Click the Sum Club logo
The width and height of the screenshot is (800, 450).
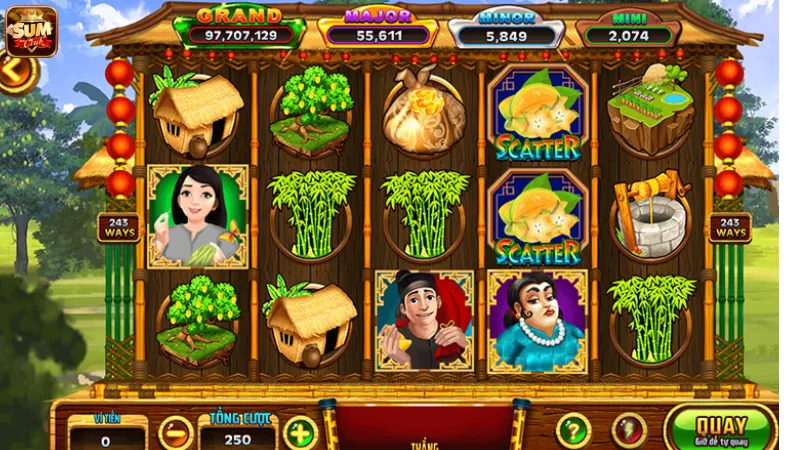tap(30, 31)
